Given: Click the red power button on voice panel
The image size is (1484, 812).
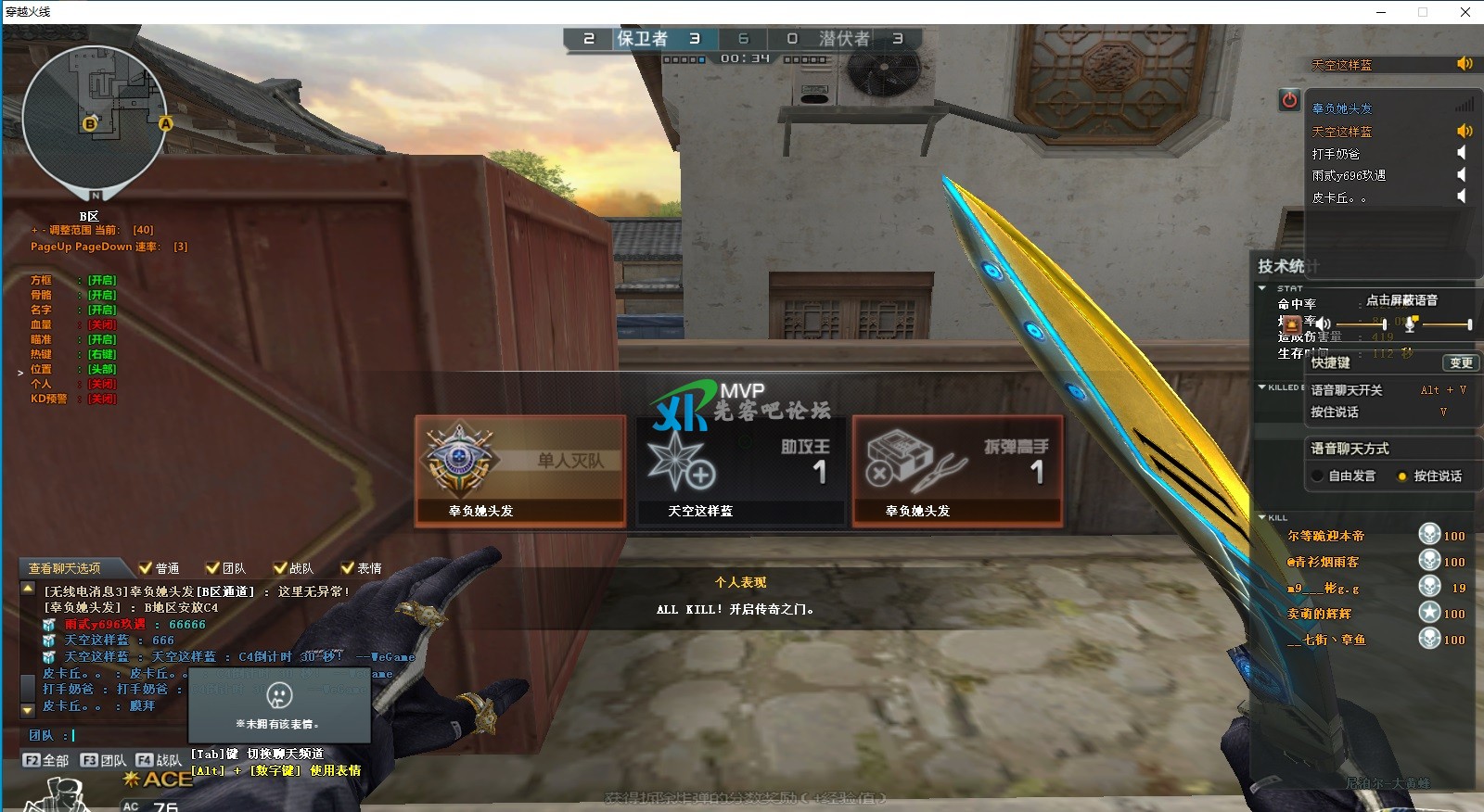Looking at the screenshot, I should (1289, 100).
